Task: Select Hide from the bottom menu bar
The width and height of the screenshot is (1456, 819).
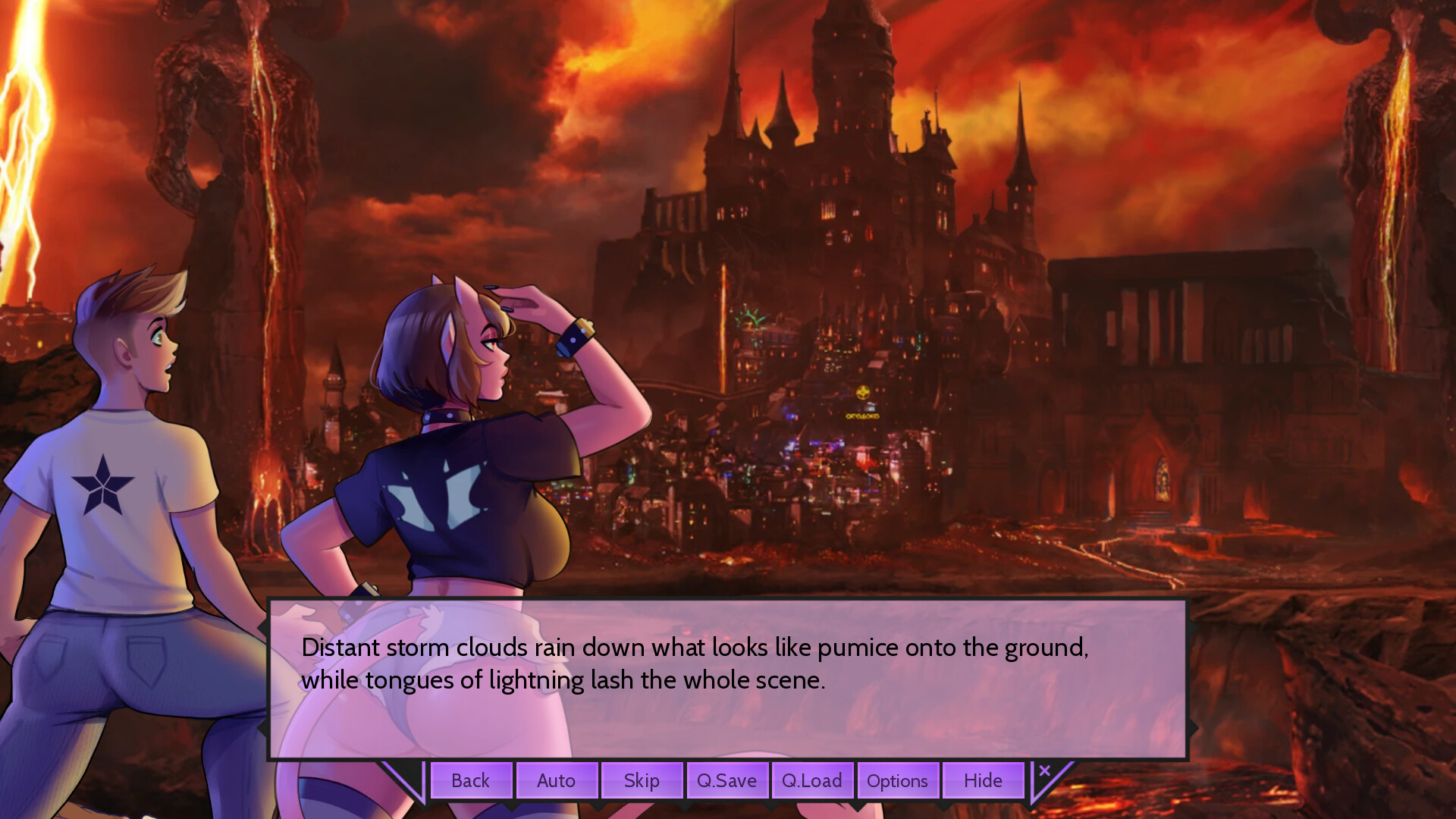Action: (x=983, y=780)
